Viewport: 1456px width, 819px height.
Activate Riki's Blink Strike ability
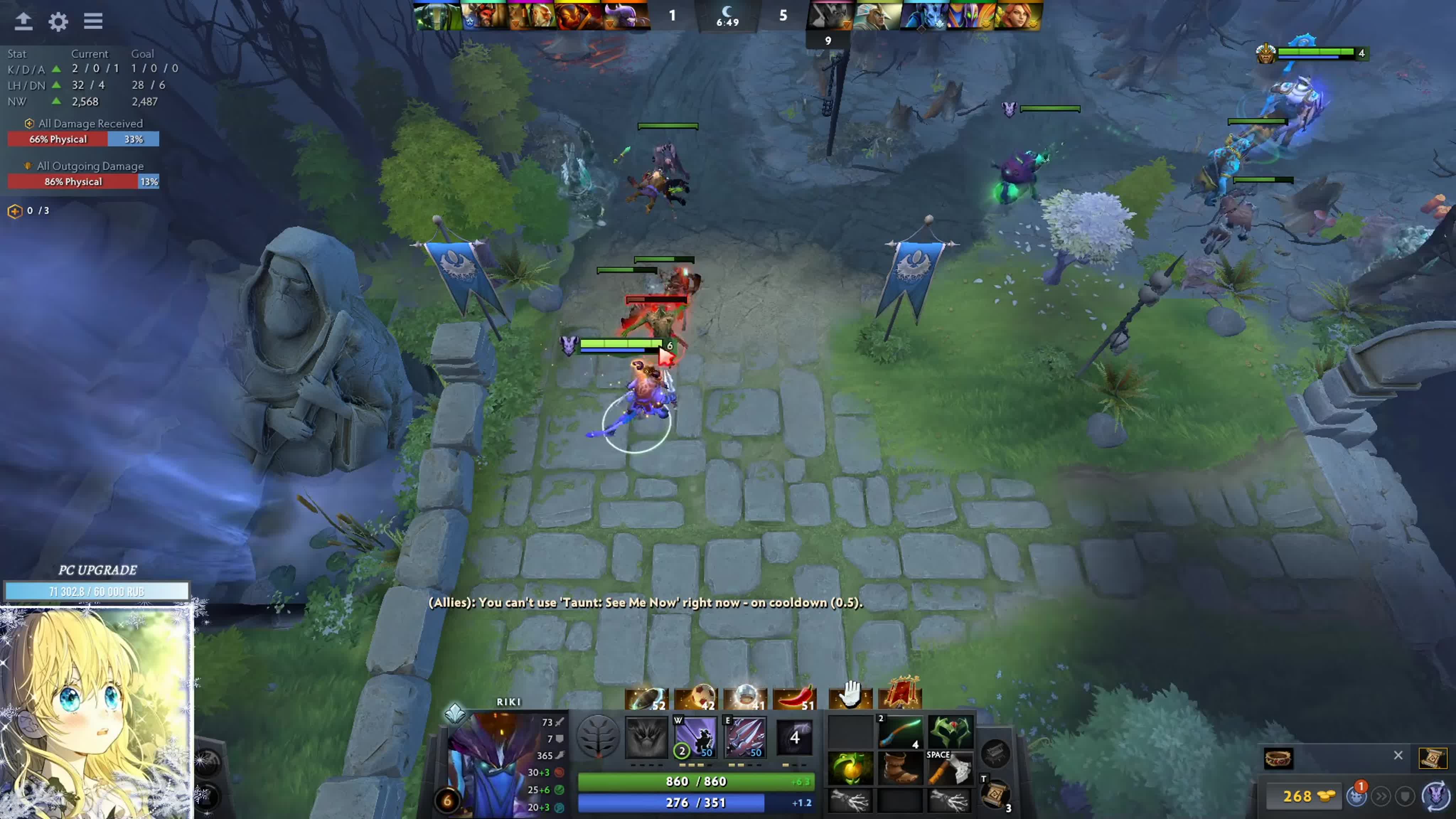click(x=696, y=737)
